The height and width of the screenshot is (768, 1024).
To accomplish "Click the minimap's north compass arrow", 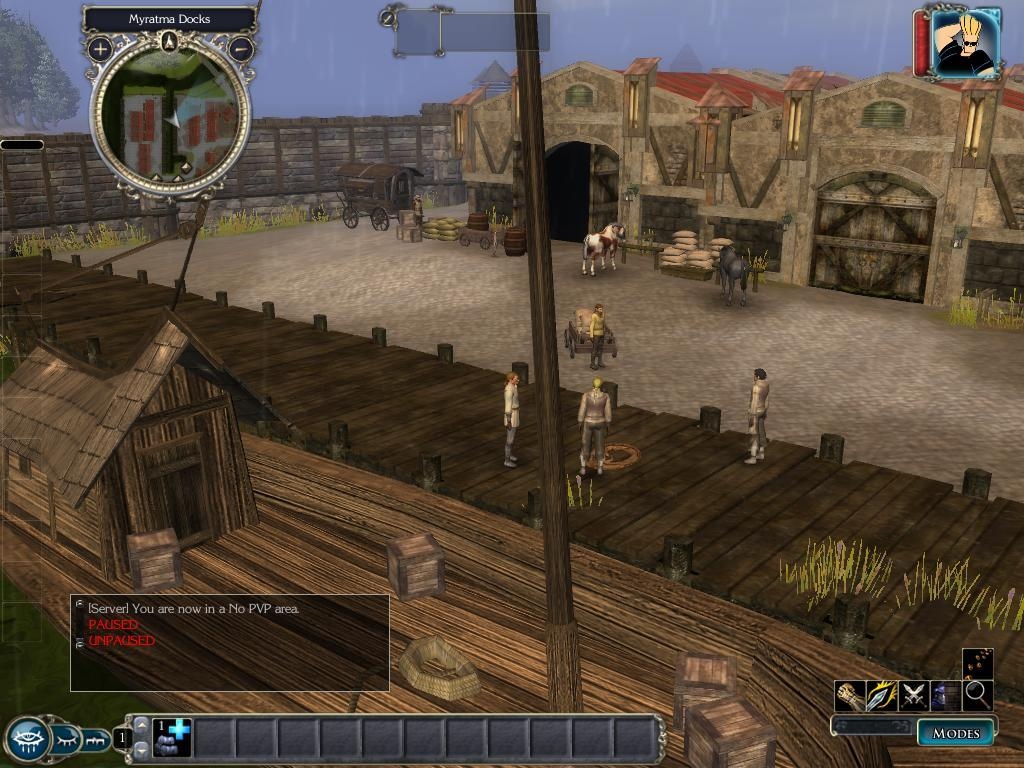I will pos(170,40).
